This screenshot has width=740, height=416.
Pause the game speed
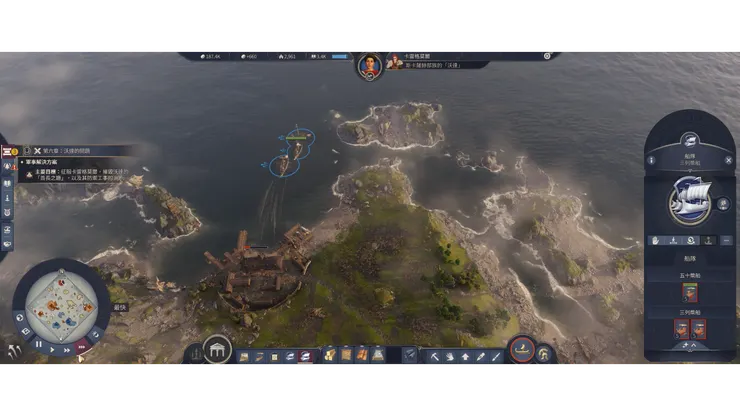tap(39, 343)
